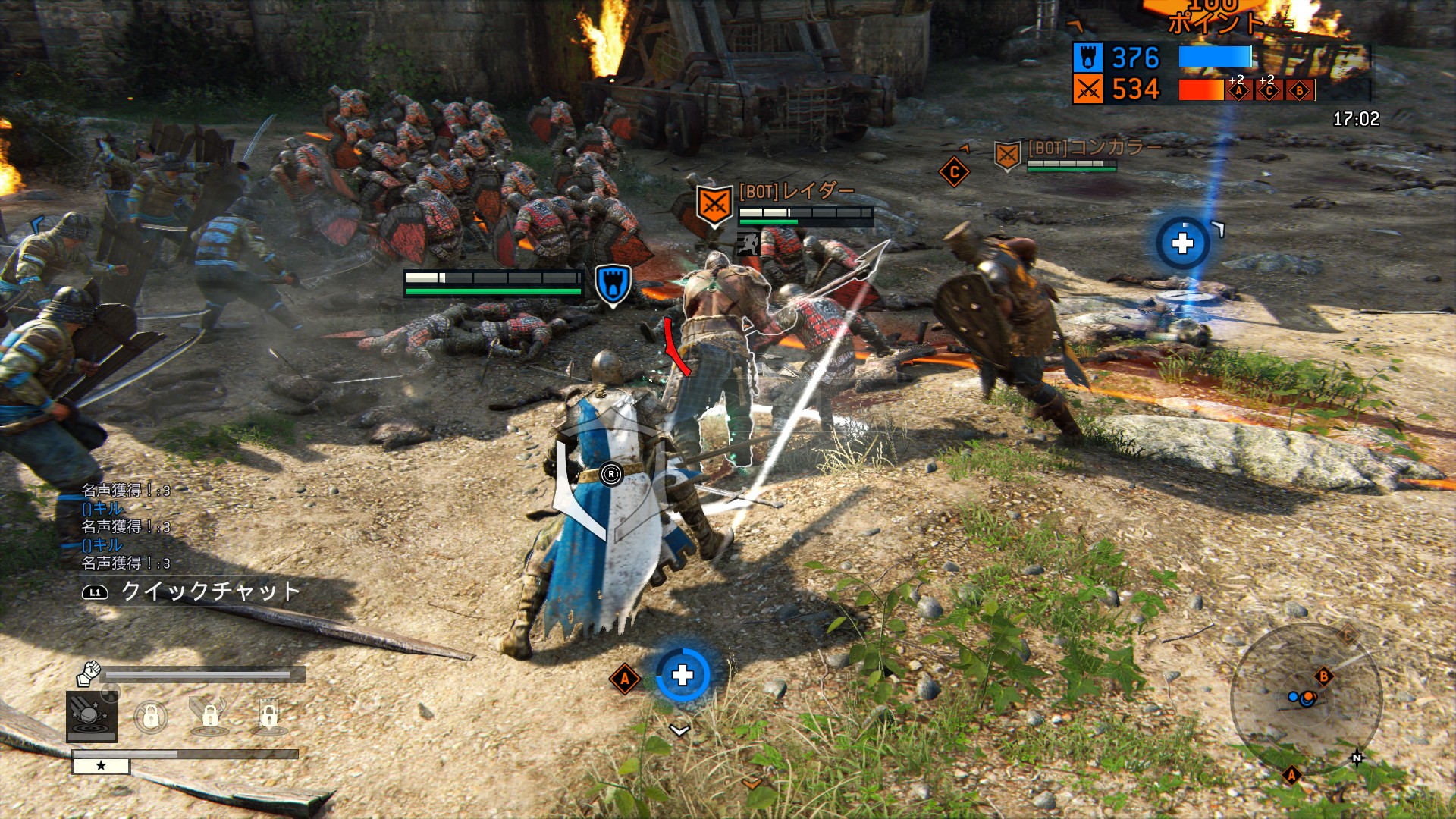Image resolution: width=1456 pixels, height=819 pixels.
Task: Select the locked flaming crate feat slot
Action: click(209, 716)
